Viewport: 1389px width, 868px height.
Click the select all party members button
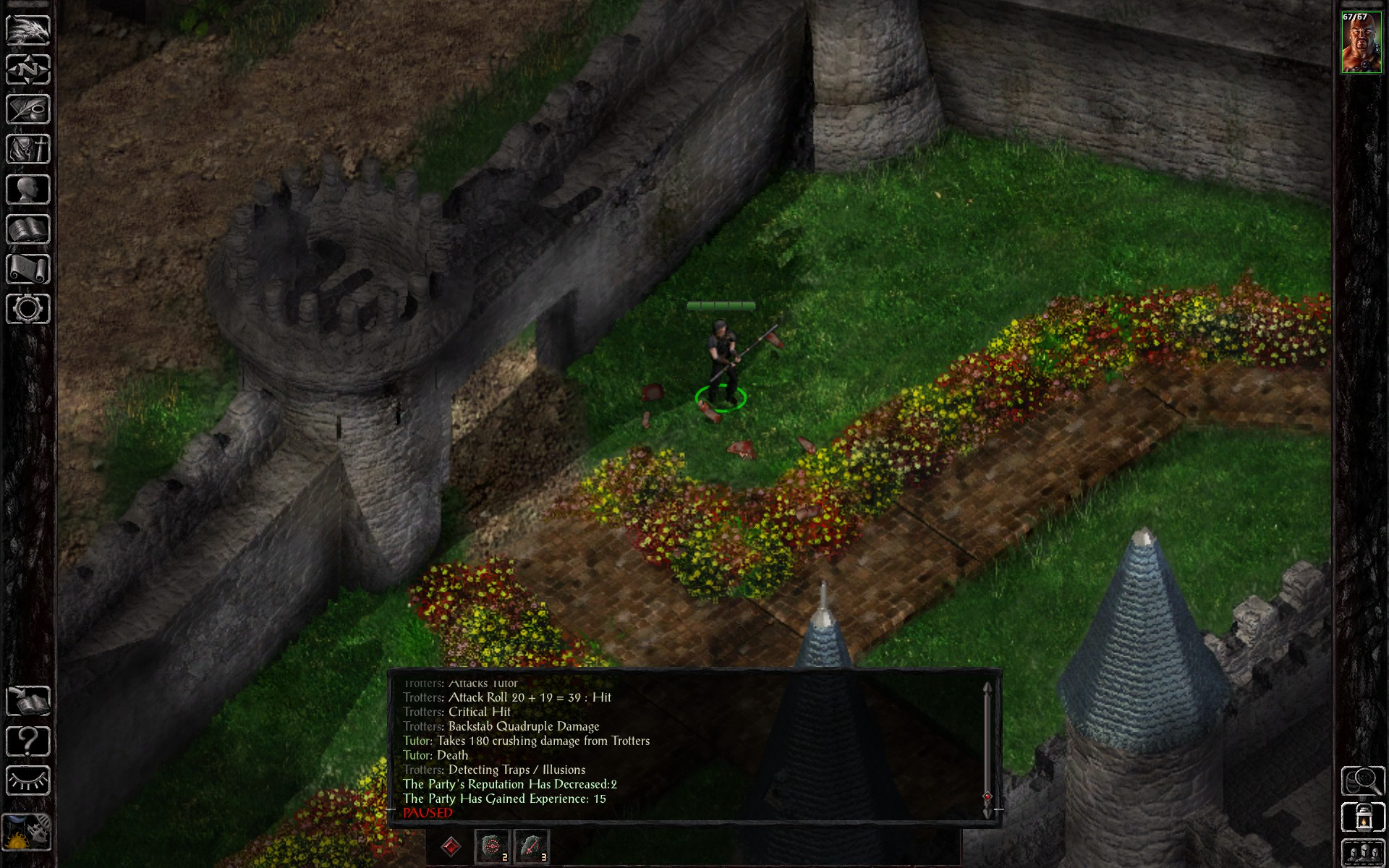pos(1363,852)
